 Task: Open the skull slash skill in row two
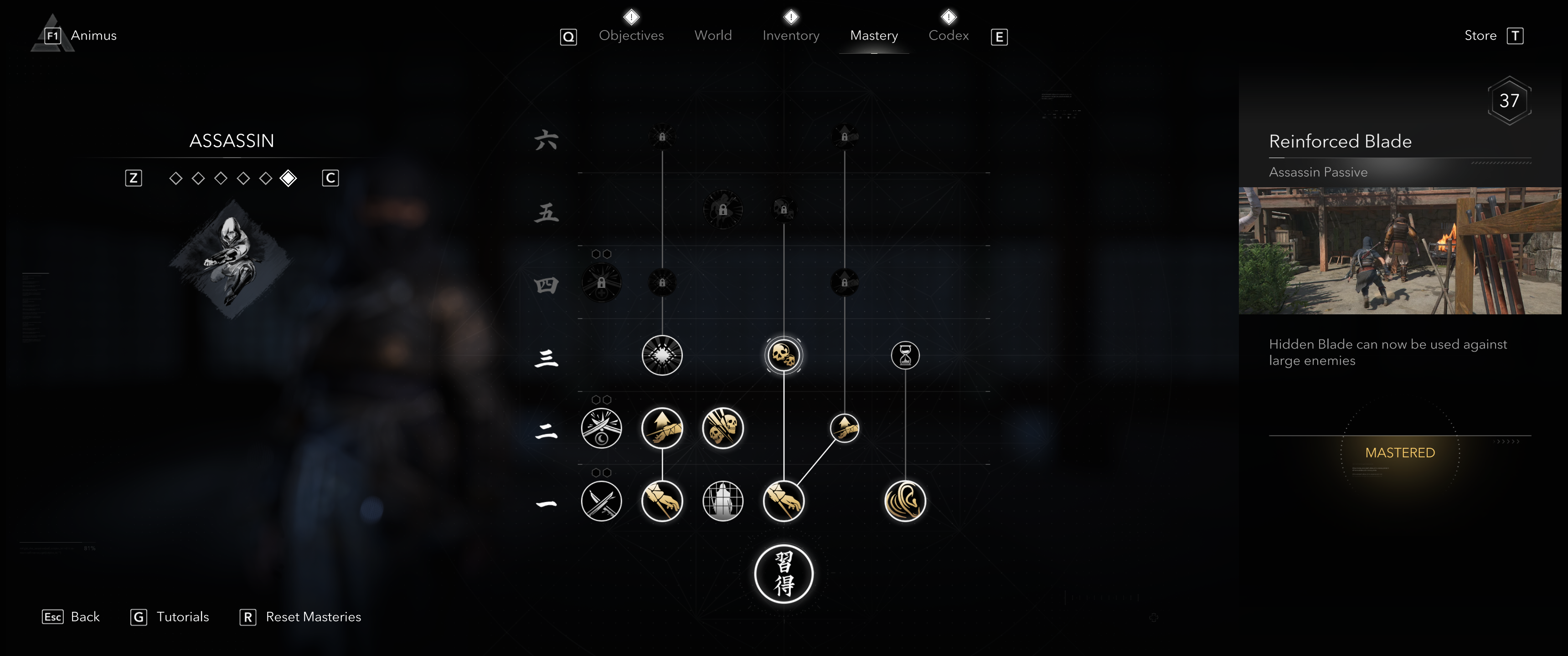coord(722,428)
